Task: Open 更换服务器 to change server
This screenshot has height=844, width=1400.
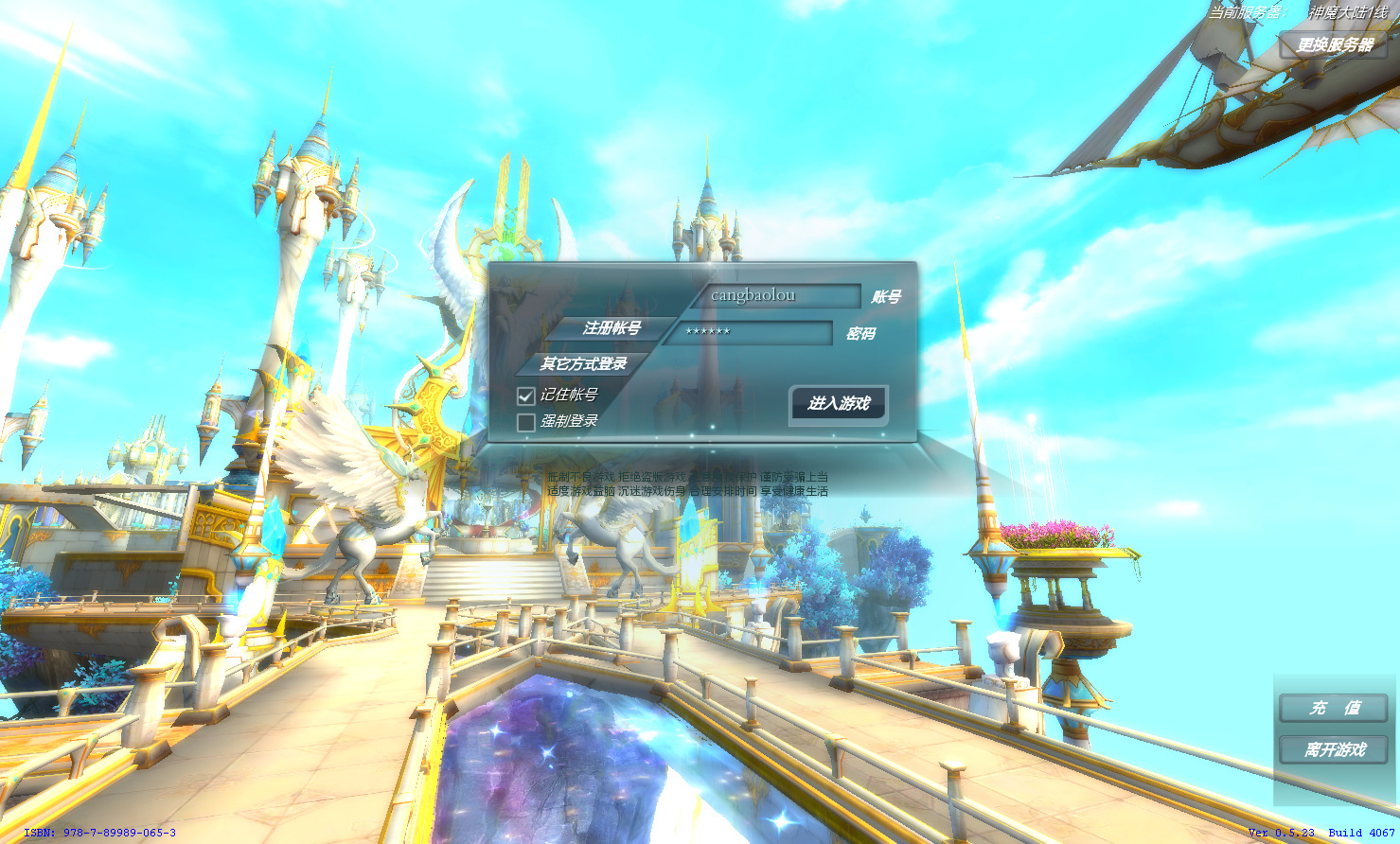Action: point(1334,45)
